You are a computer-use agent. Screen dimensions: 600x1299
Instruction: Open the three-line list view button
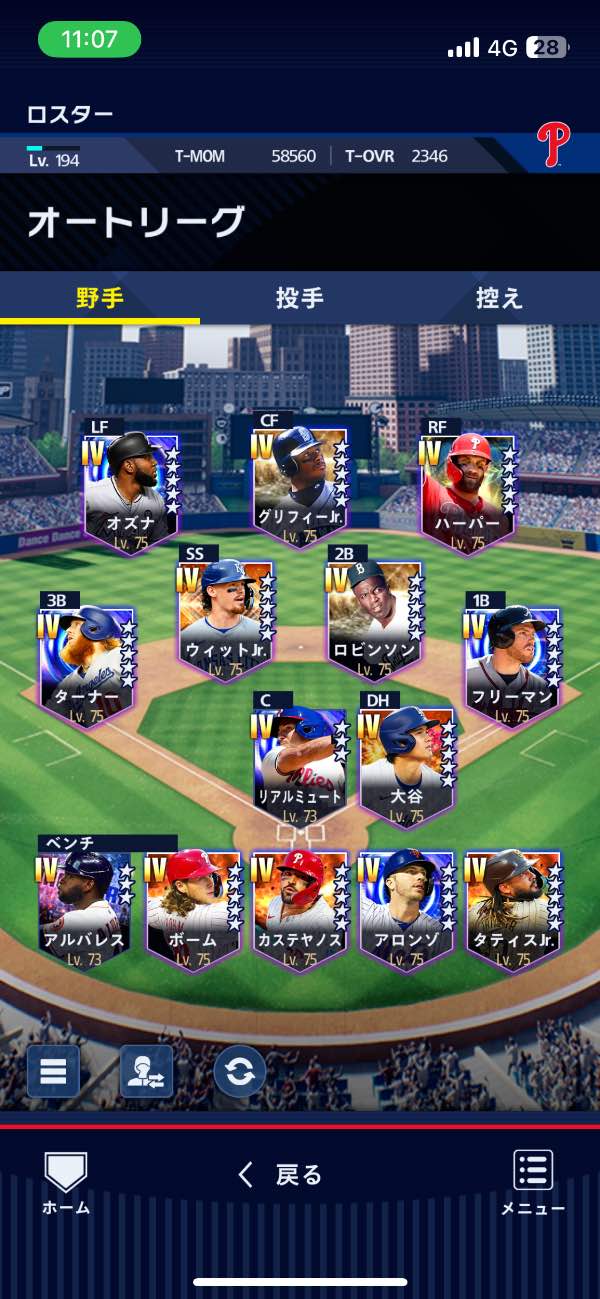(53, 1071)
